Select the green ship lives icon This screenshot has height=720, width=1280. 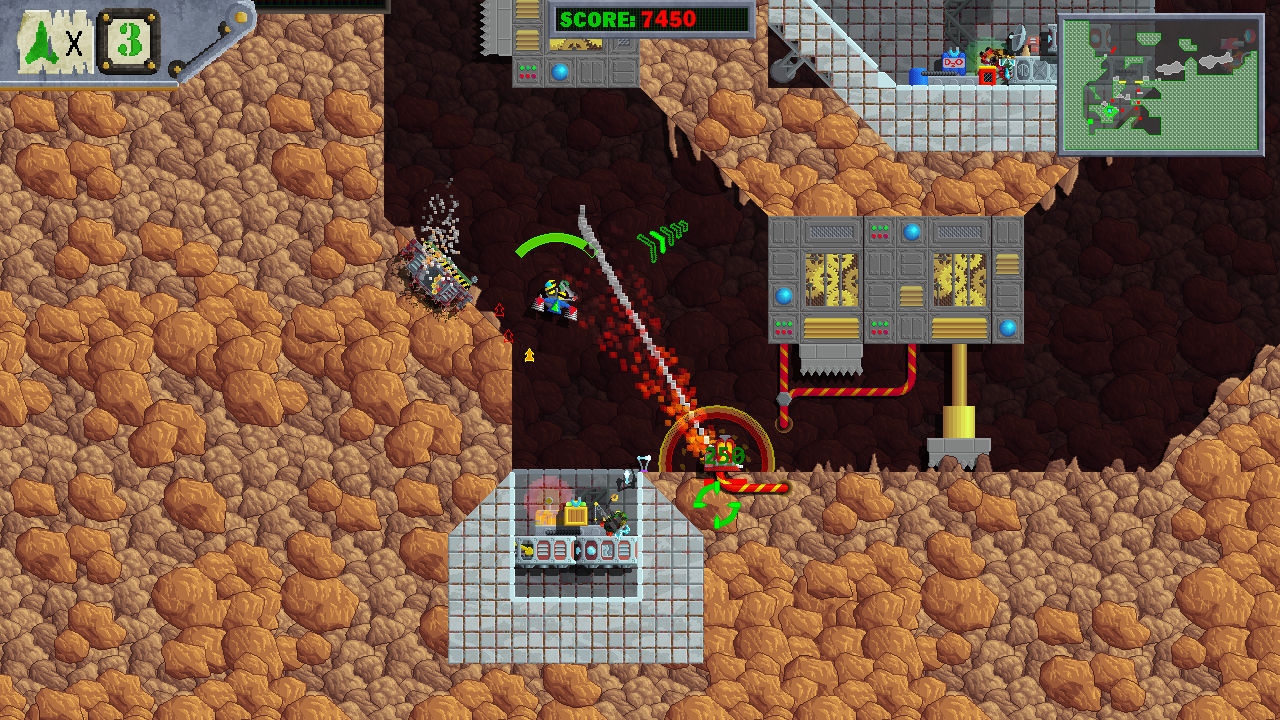coord(44,42)
